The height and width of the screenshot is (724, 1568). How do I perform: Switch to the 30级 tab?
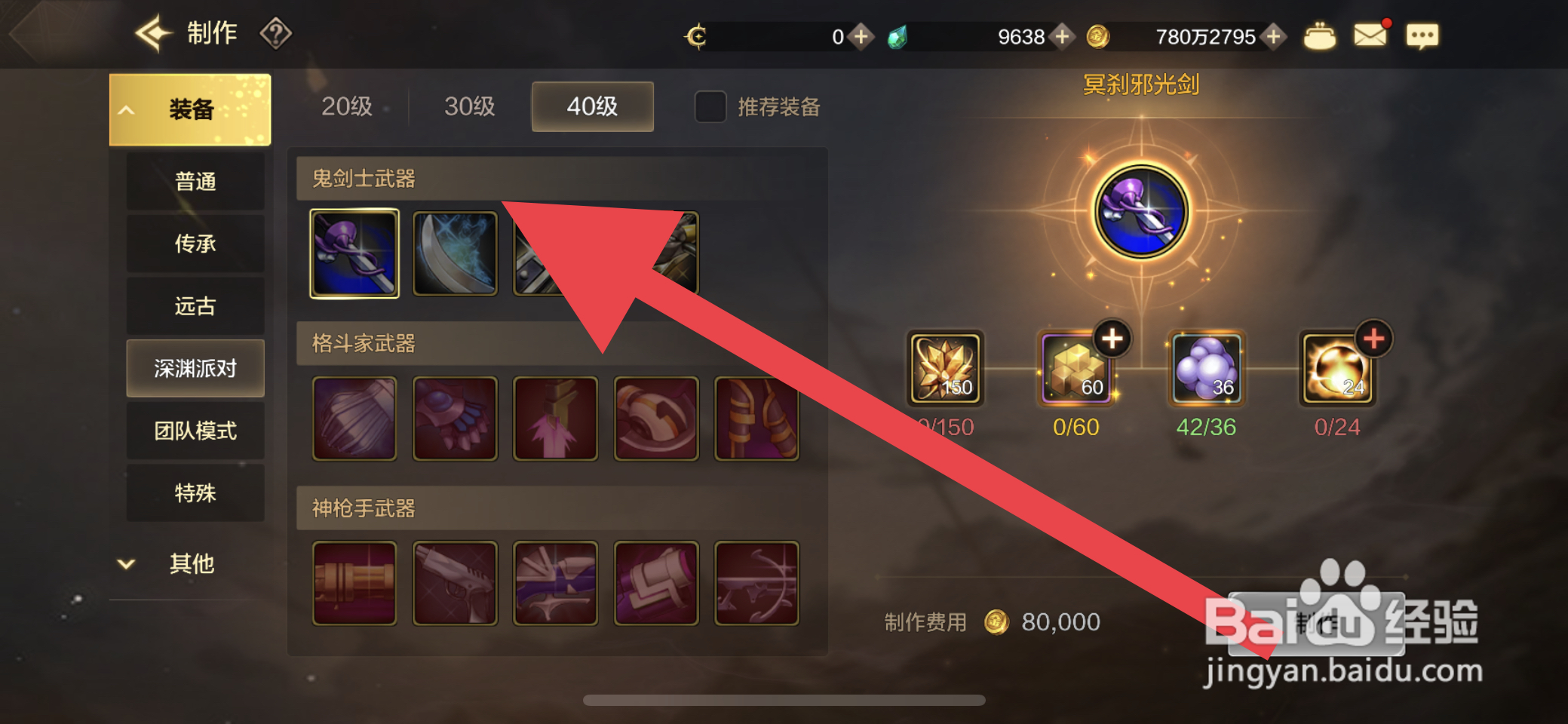(x=468, y=107)
